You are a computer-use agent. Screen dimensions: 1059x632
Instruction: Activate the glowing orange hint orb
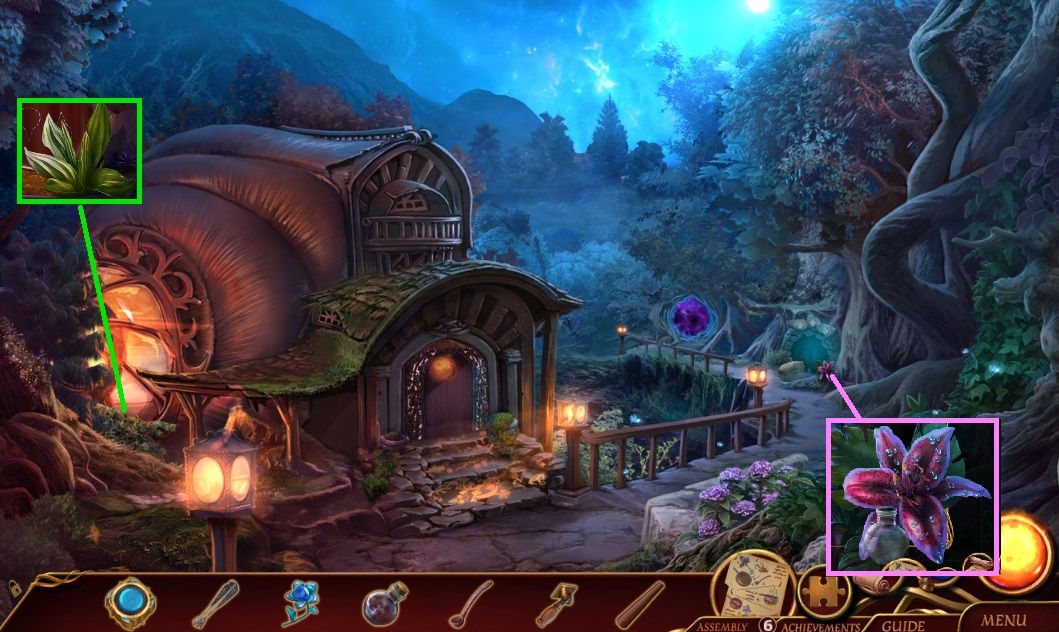(1023, 543)
